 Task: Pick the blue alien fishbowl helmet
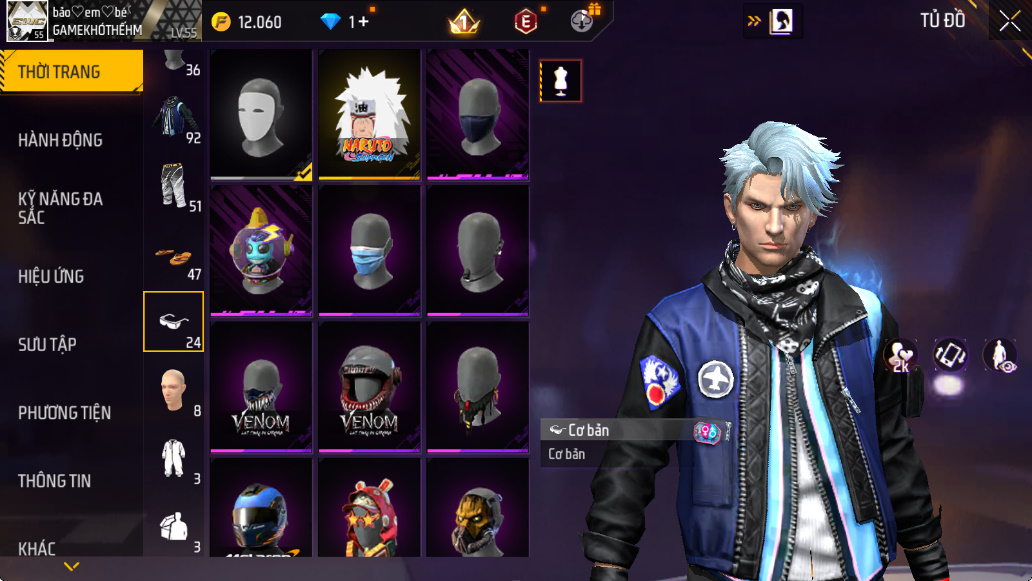pos(262,250)
